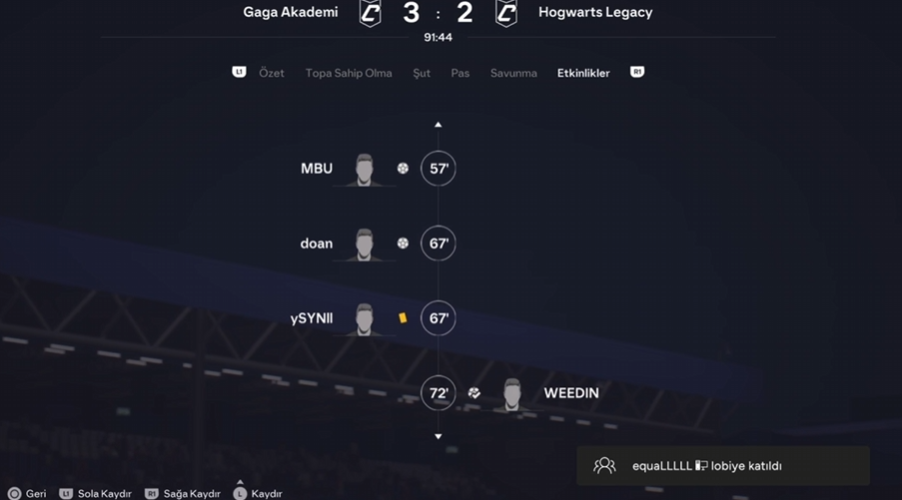Select the Şut statistics tab

421,73
